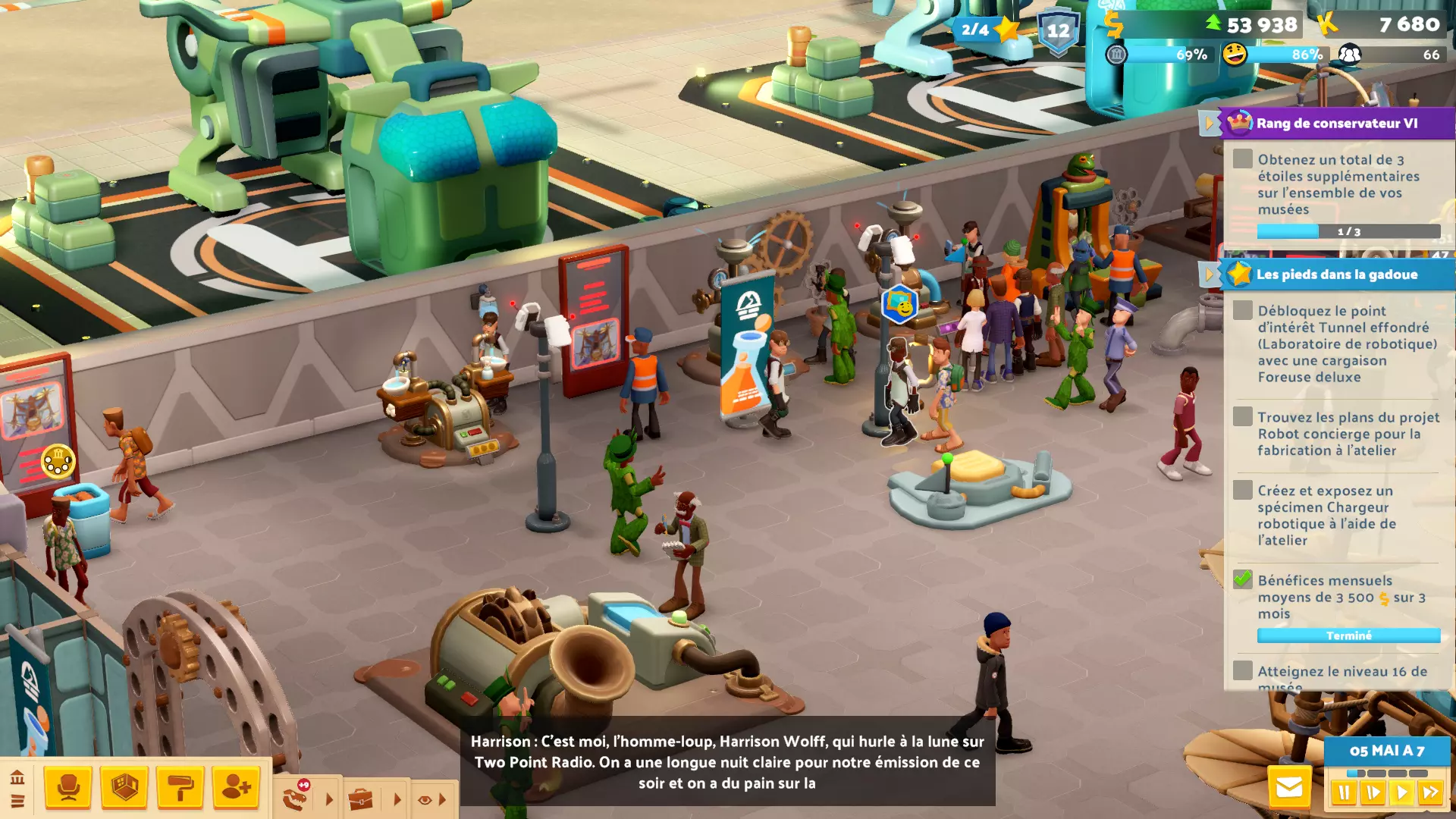Select the Robot concierge plans objective

pos(1348,434)
